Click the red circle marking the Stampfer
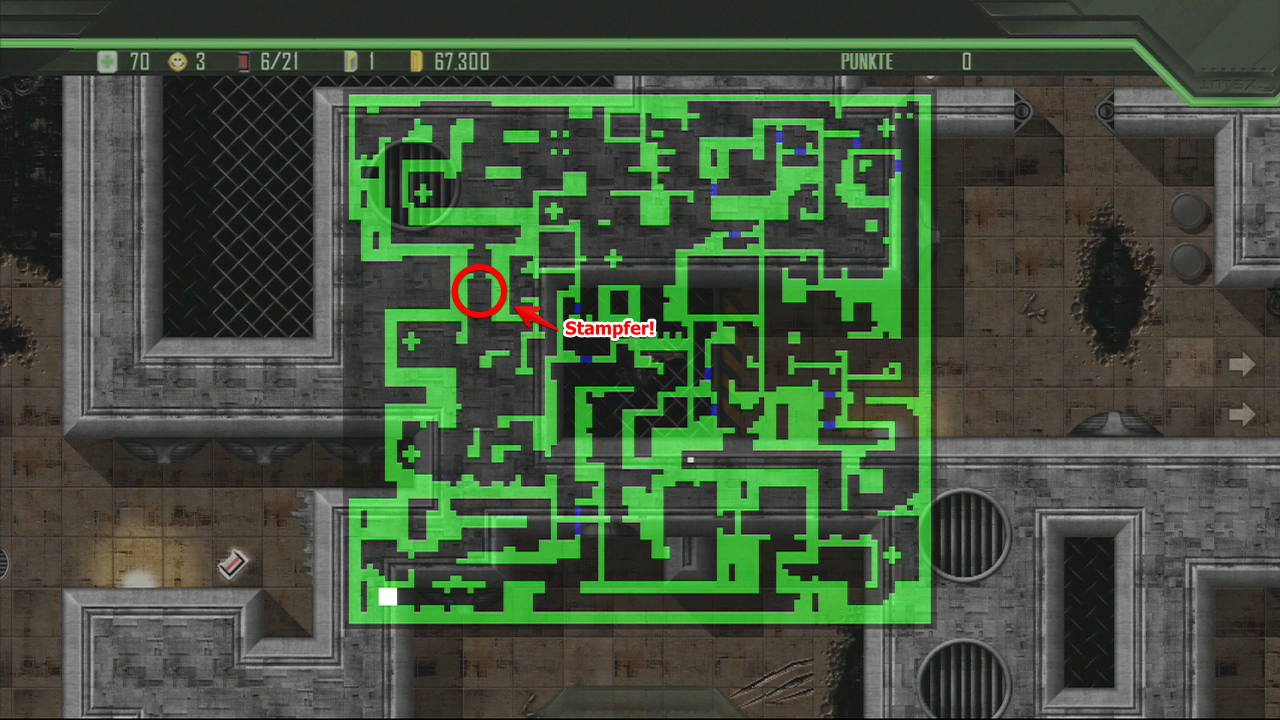The height and width of the screenshot is (720, 1280). click(479, 291)
